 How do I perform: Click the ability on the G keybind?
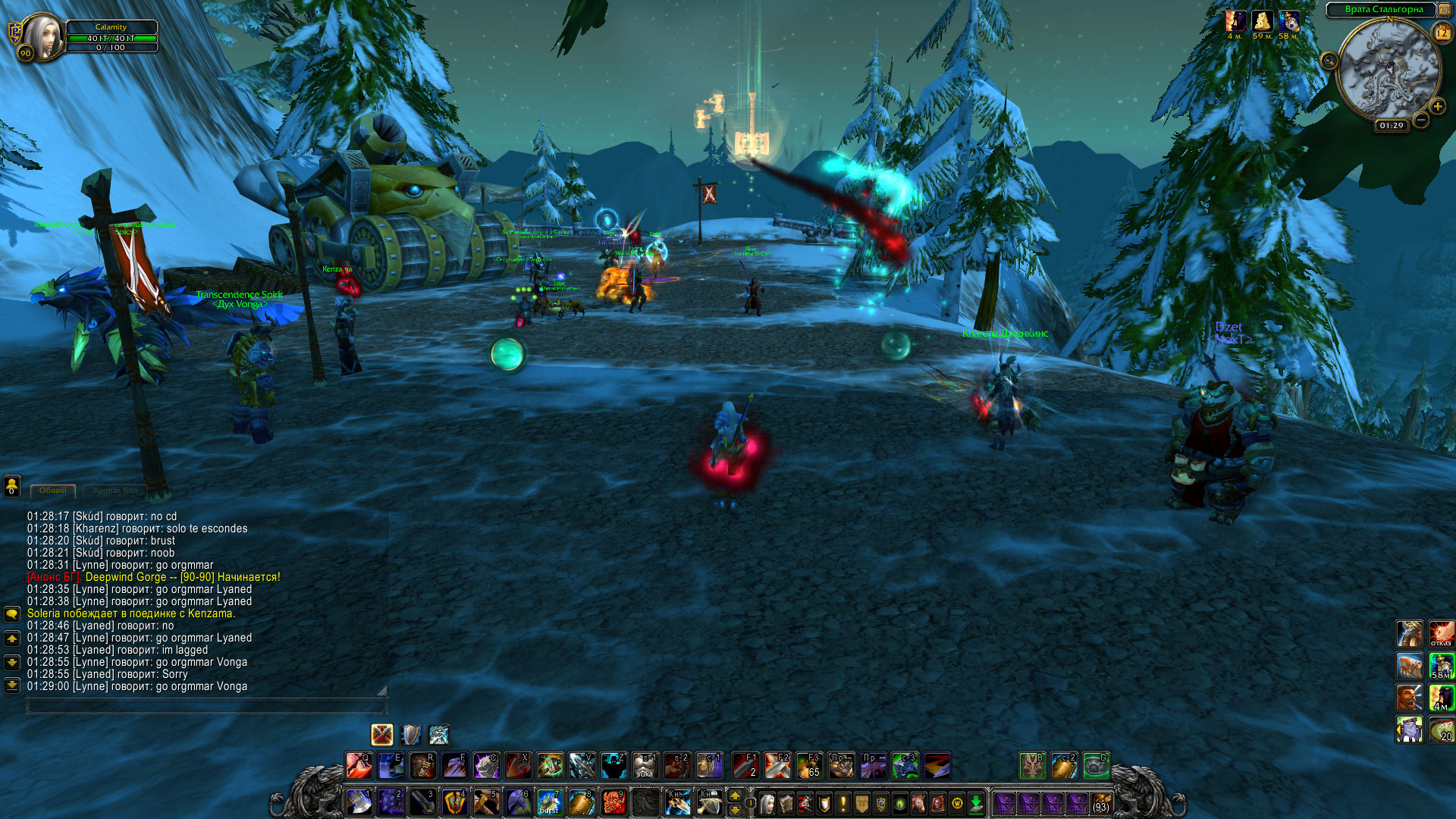pyautogui.click(x=1095, y=765)
